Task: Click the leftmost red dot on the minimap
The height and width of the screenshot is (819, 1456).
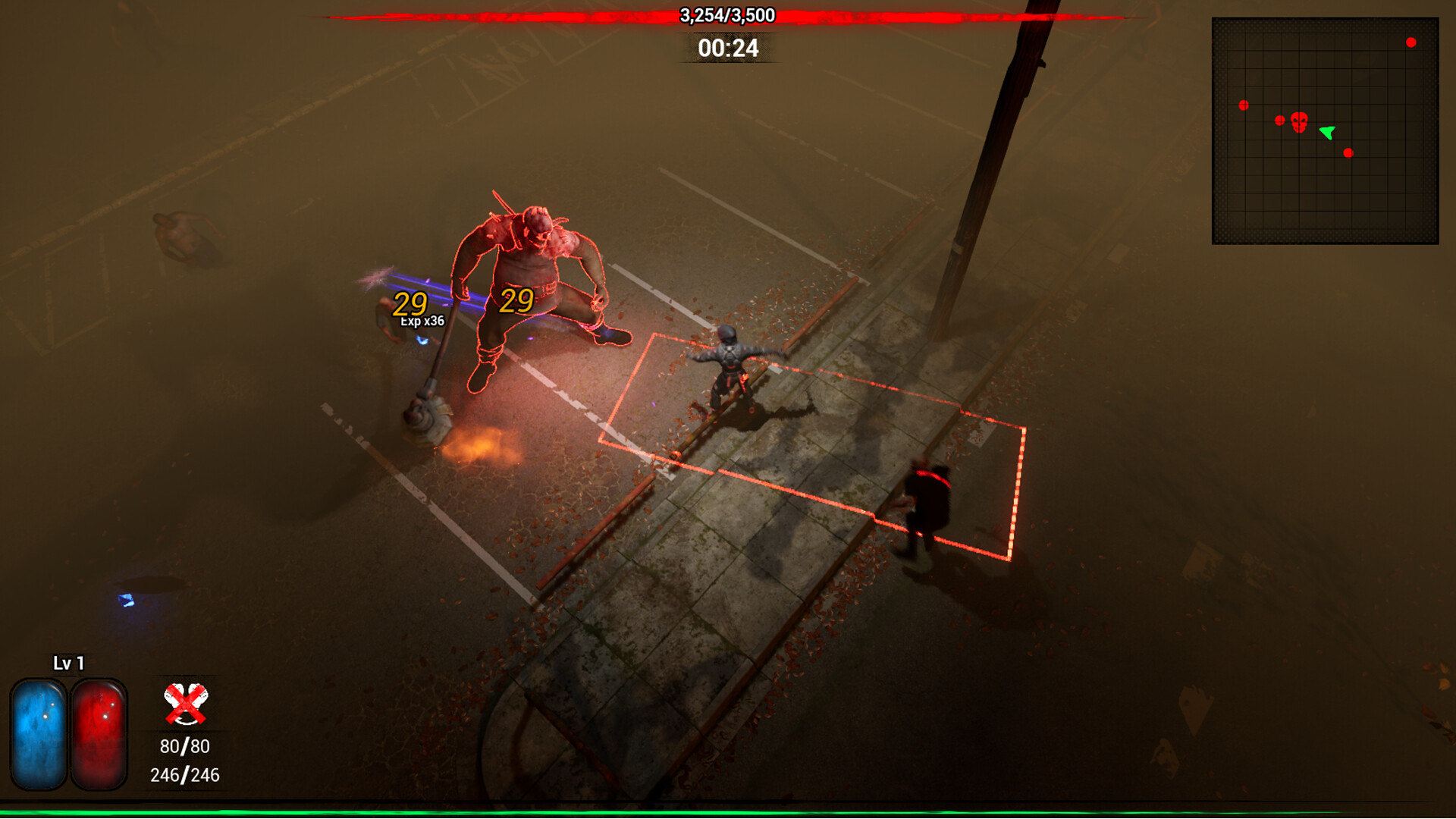Action: click(x=1244, y=105)
